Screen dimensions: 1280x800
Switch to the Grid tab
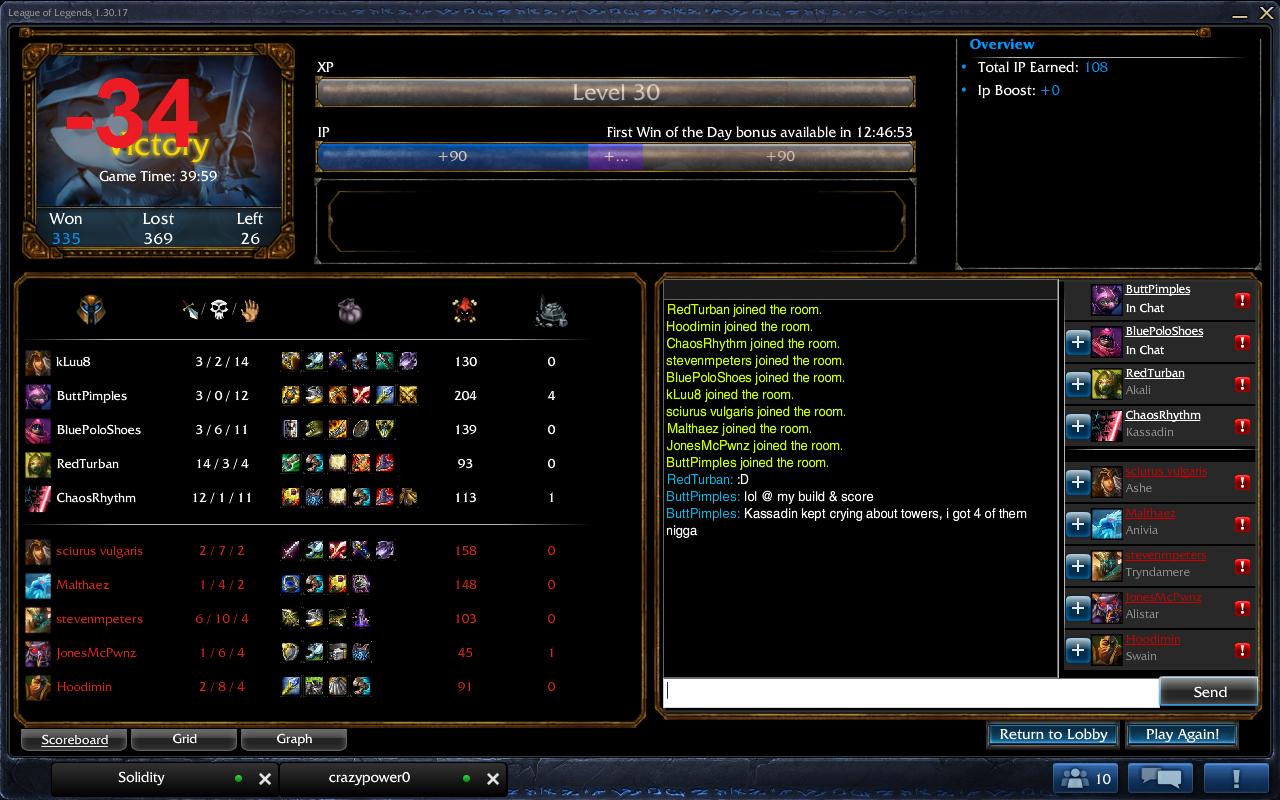point(184,739)
